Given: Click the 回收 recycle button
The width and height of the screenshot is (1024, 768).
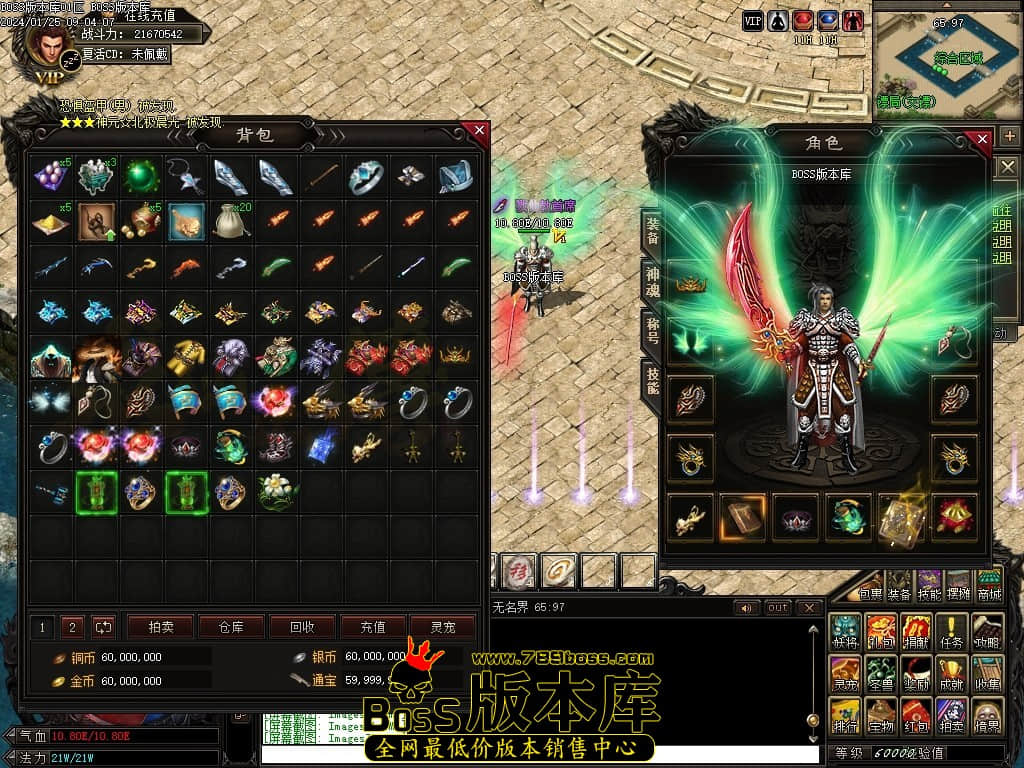Looking at the screenshot, I should 301,627.
